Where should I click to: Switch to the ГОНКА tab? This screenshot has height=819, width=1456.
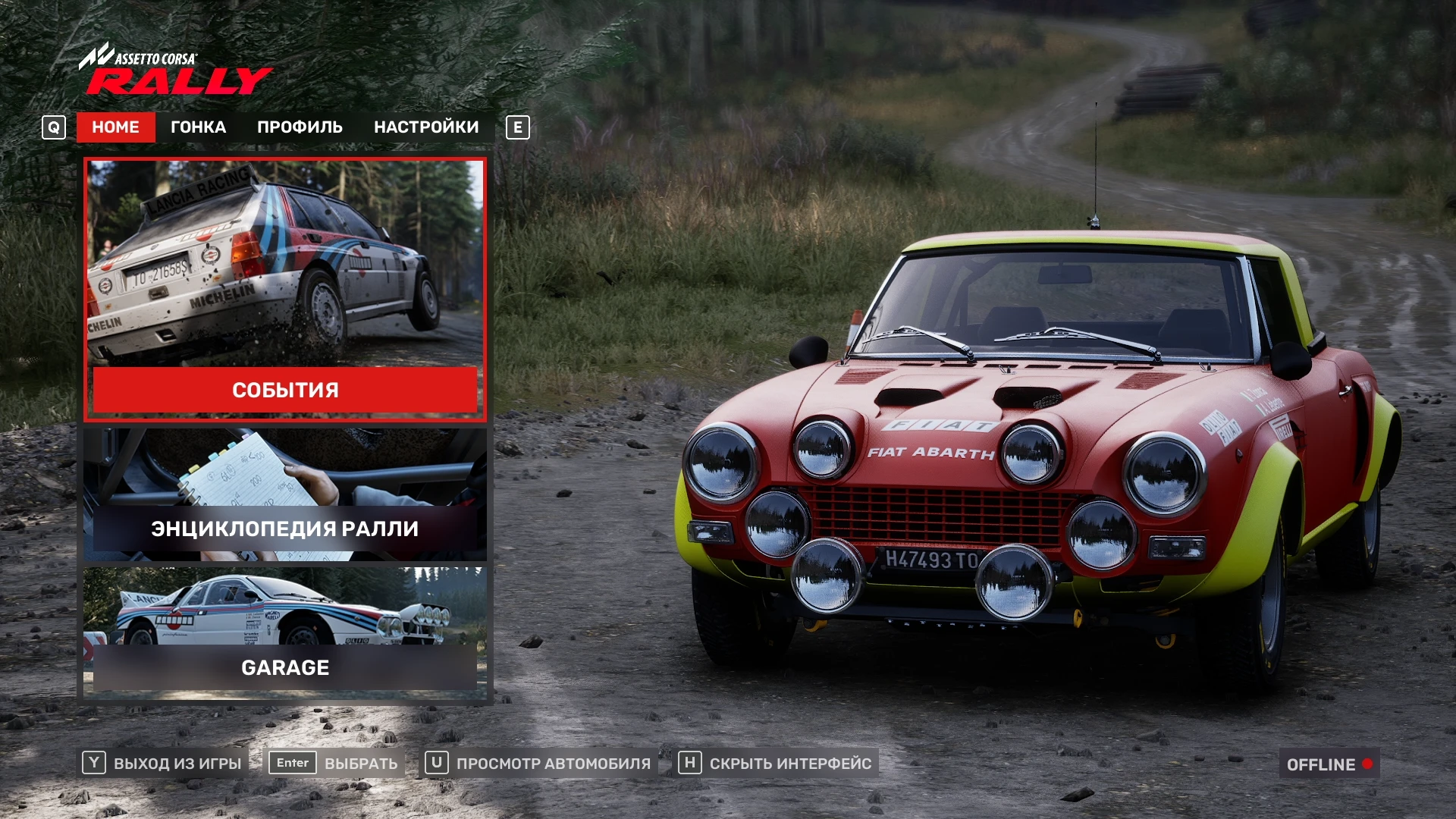198,127
